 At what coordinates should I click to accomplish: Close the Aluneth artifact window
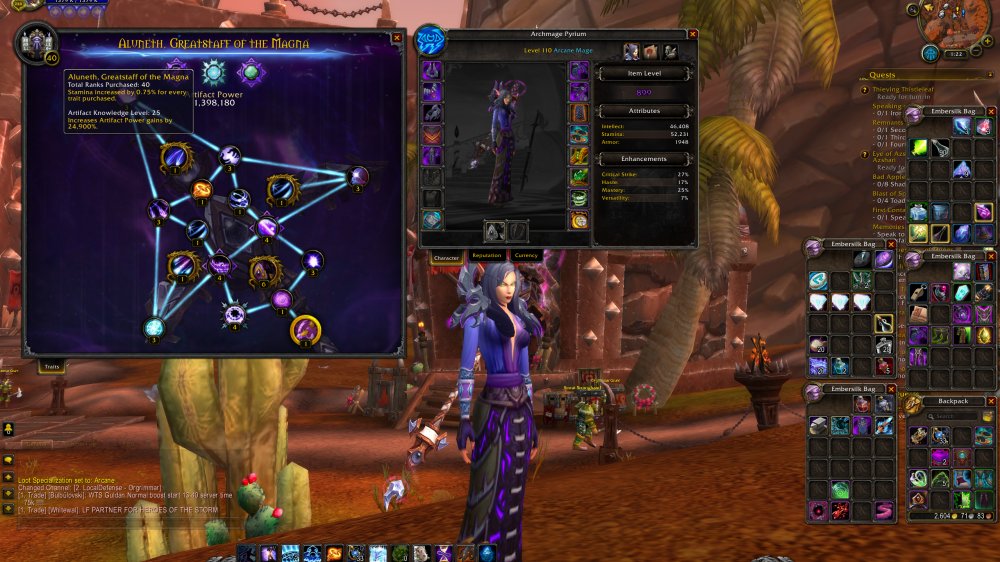coord(397,37)
